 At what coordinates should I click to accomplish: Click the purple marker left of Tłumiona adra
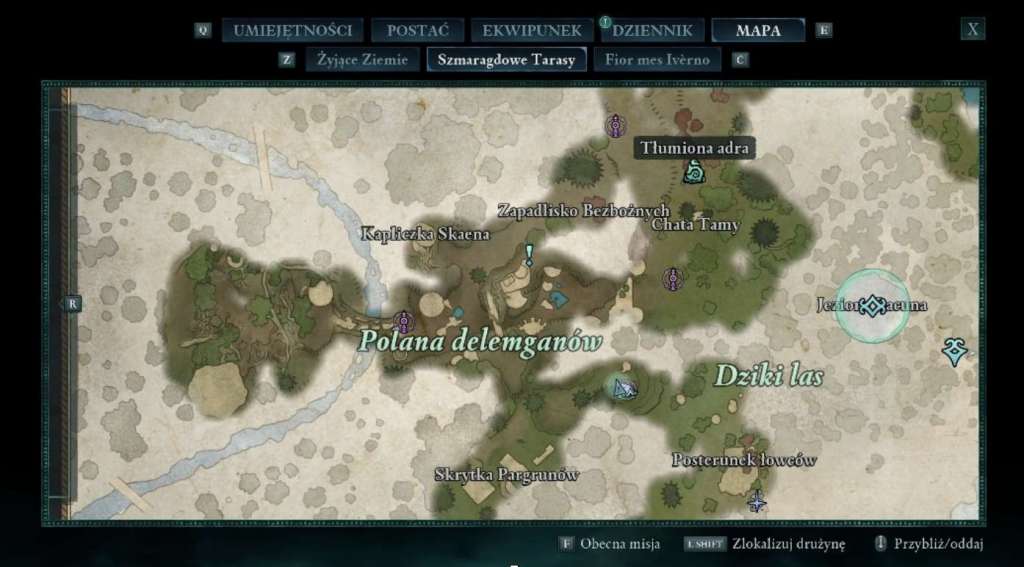tap(616, 126)
